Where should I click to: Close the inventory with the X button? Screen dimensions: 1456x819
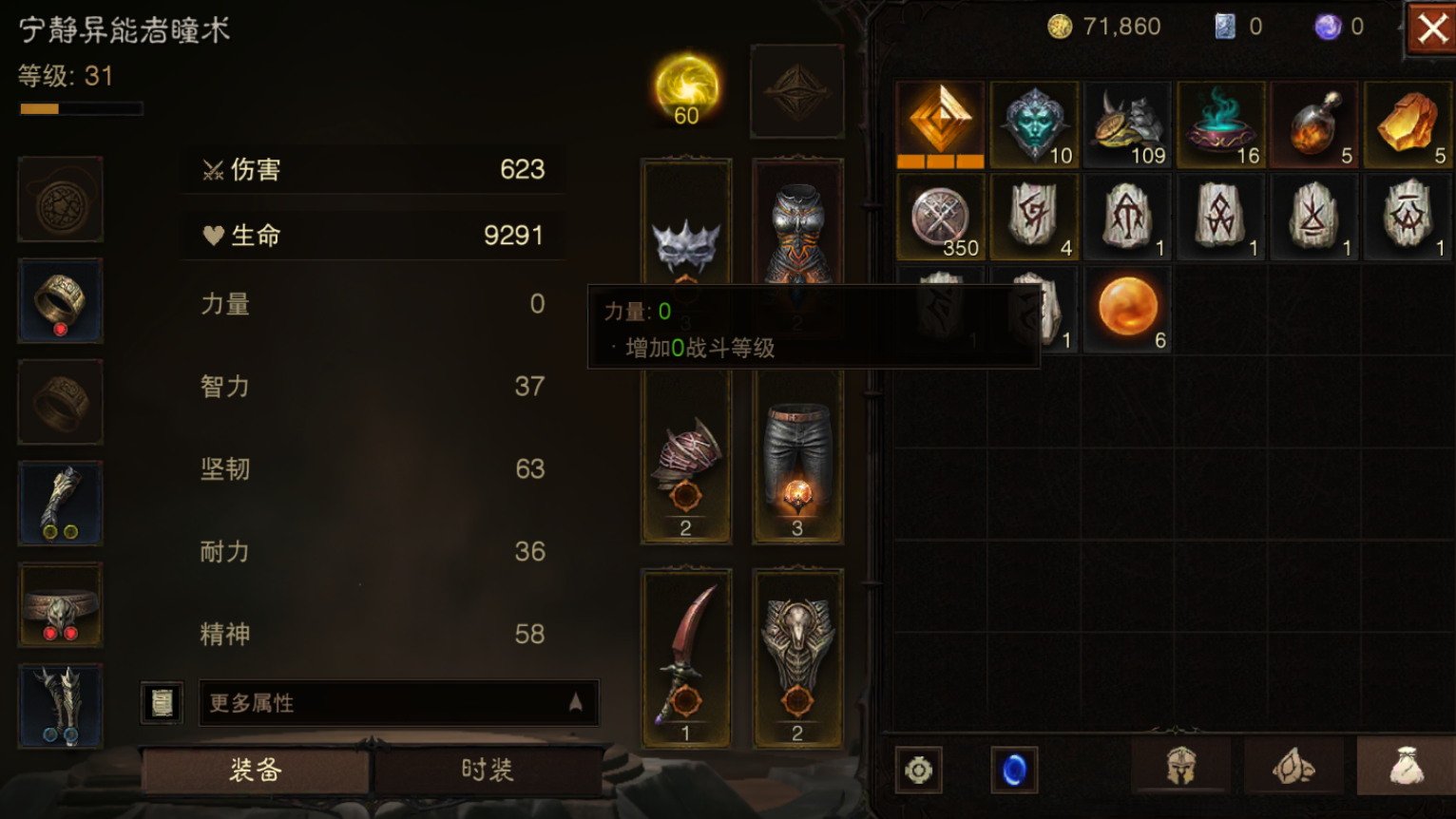(1431, 29)
